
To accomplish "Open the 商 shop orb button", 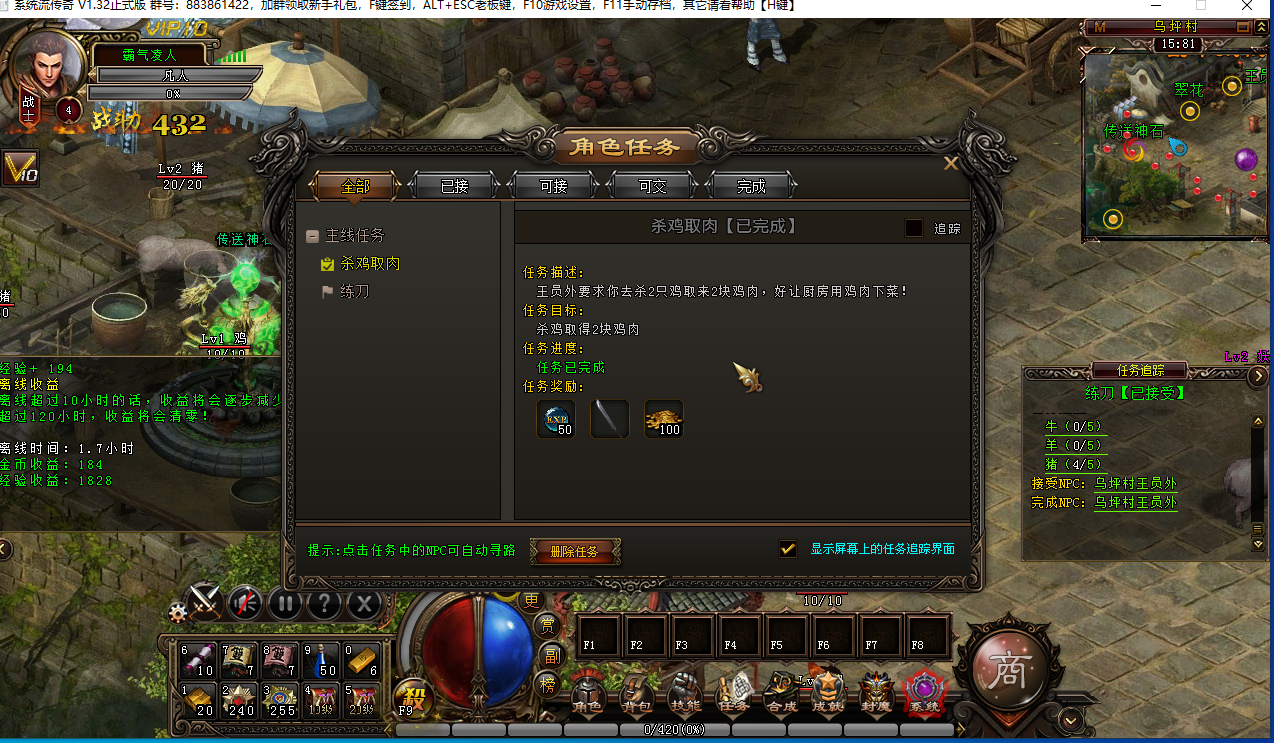I will pyautogui.click(x=1005, y=667).
